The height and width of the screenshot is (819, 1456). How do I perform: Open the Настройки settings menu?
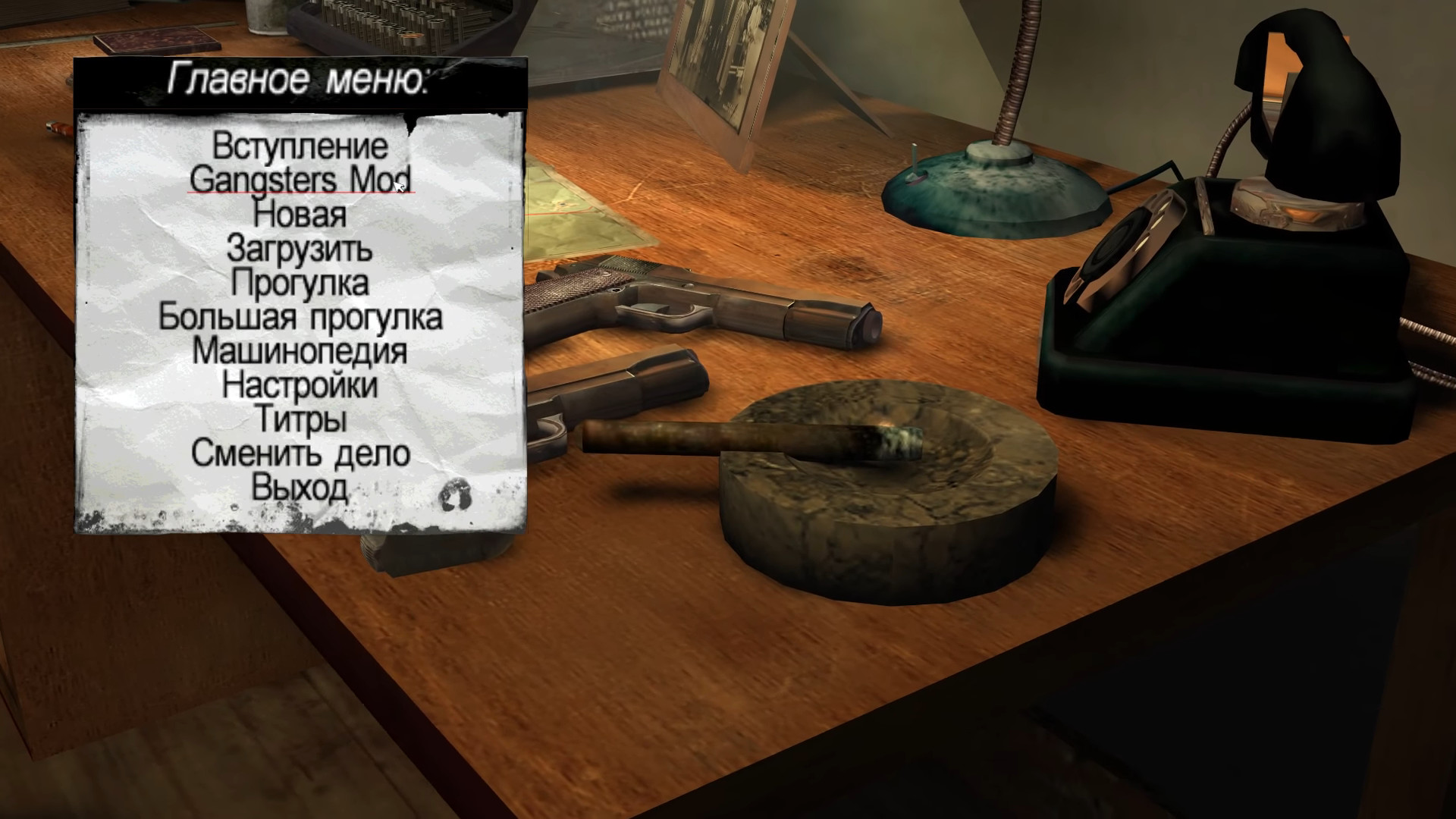tap(300, 385)
